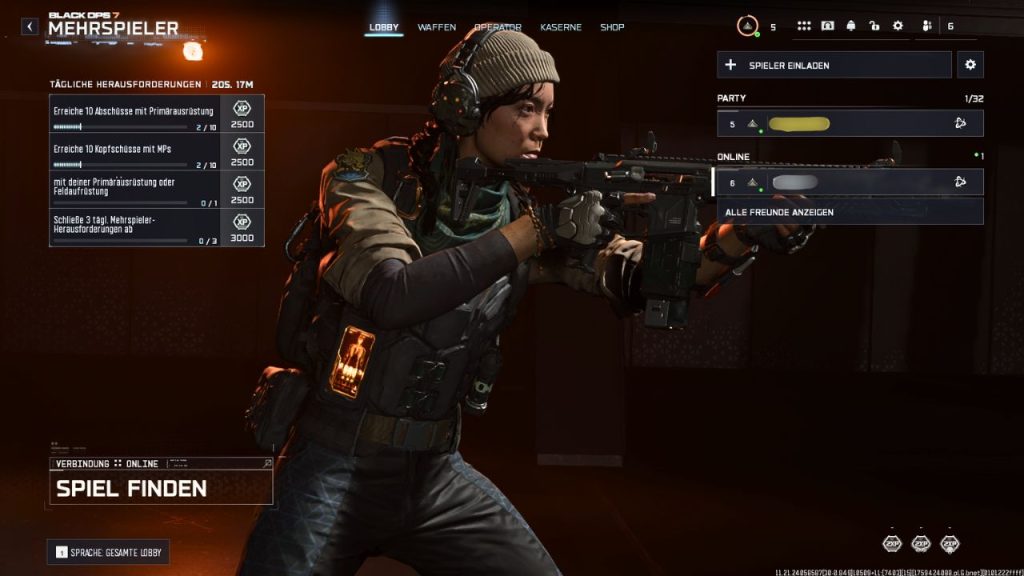Select the online friend row
The height and width of the screenshot is (576, 1024).
click(850, 182)
